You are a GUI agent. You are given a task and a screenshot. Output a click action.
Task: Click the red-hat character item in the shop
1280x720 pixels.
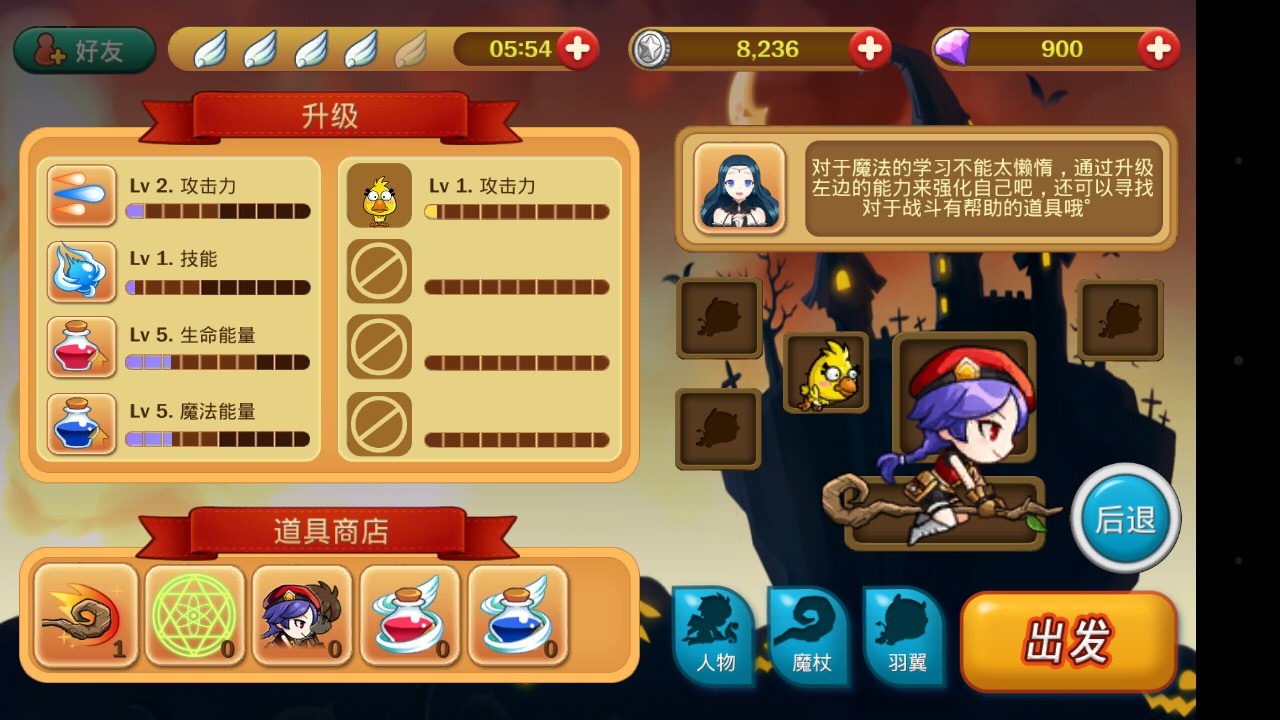pos(301,614)
